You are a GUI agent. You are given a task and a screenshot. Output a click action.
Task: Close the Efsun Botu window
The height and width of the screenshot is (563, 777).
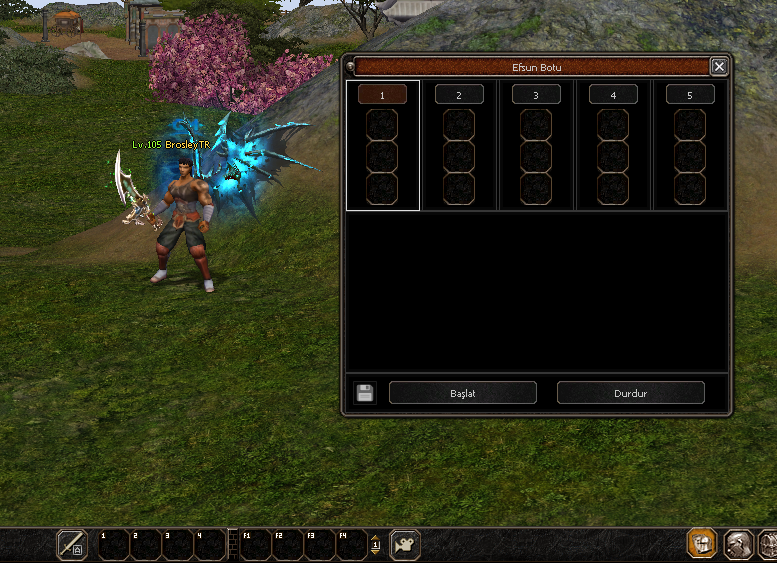(719, 67)
